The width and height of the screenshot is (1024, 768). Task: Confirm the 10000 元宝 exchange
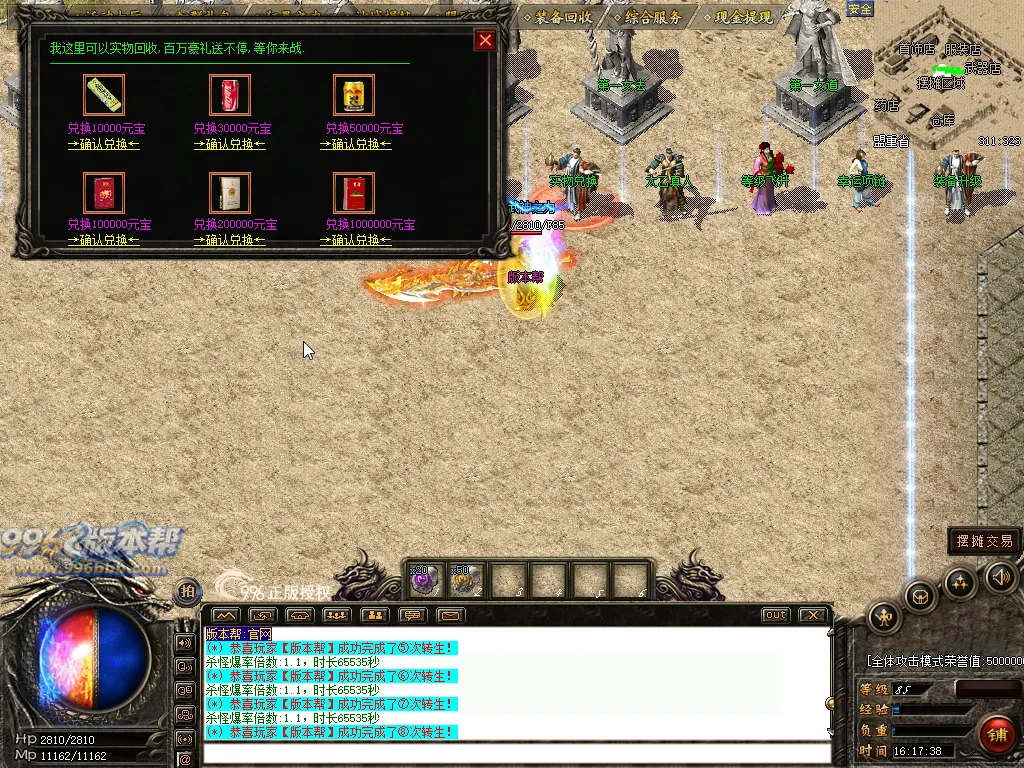[x=103, y=144]
